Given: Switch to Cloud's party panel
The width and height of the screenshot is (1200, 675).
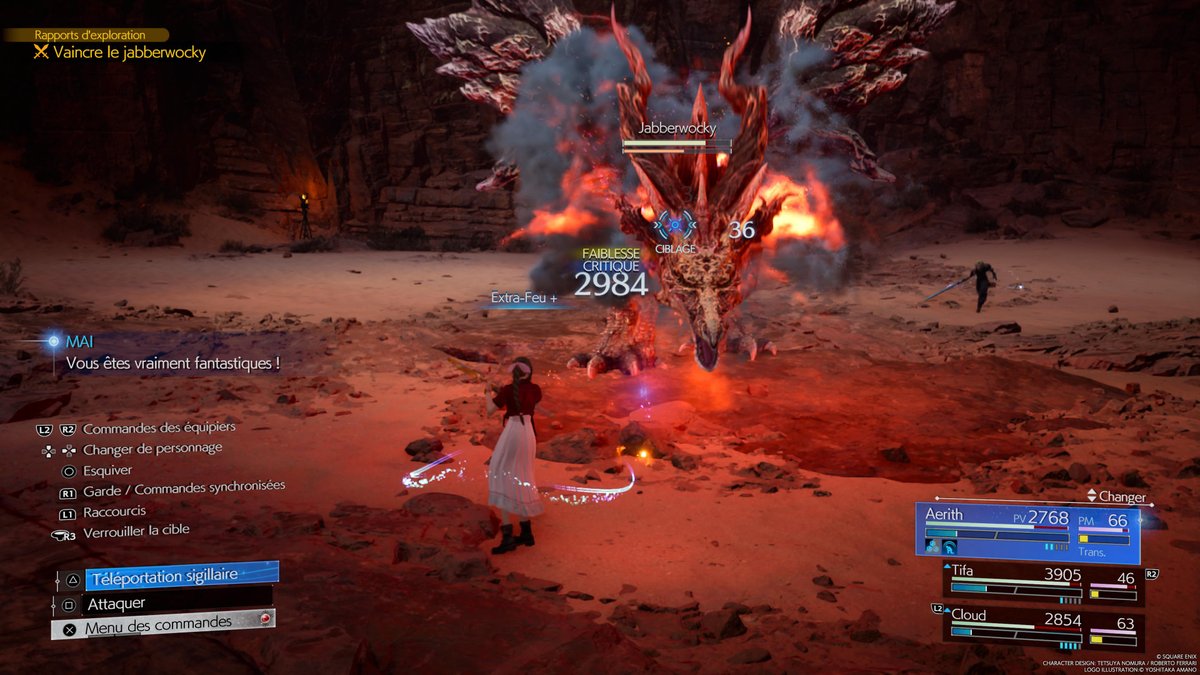Looking at the screenshot, I should point(1042,625).
